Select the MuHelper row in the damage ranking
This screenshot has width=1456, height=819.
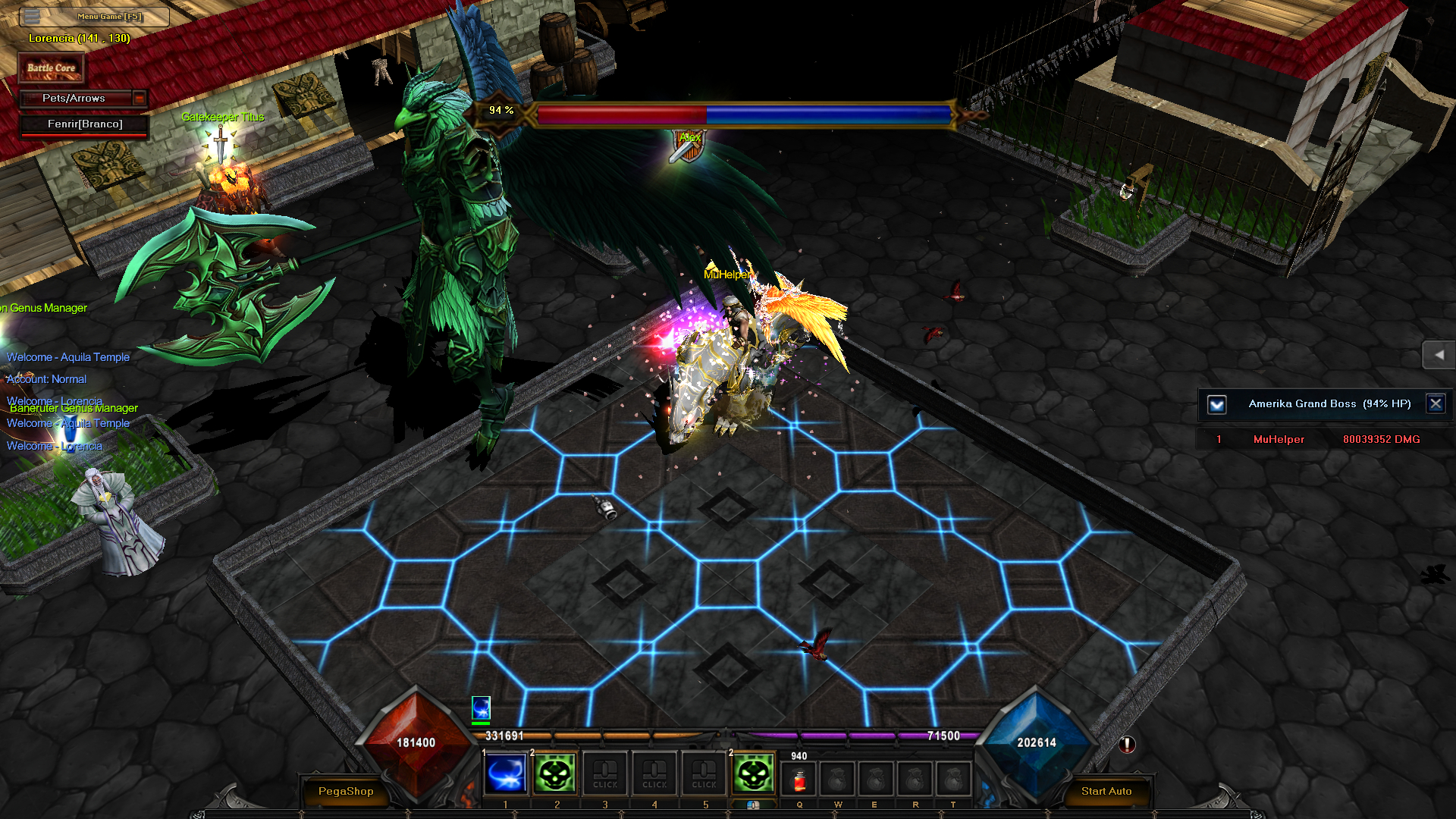(x=1319, y=439)
